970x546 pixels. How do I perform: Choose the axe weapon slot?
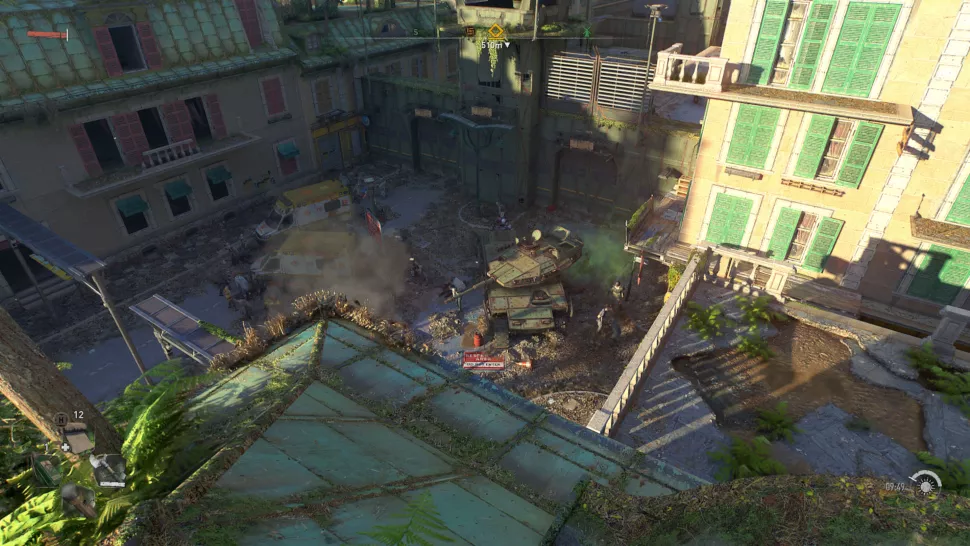pyautogui.click(x=107, y=468)
